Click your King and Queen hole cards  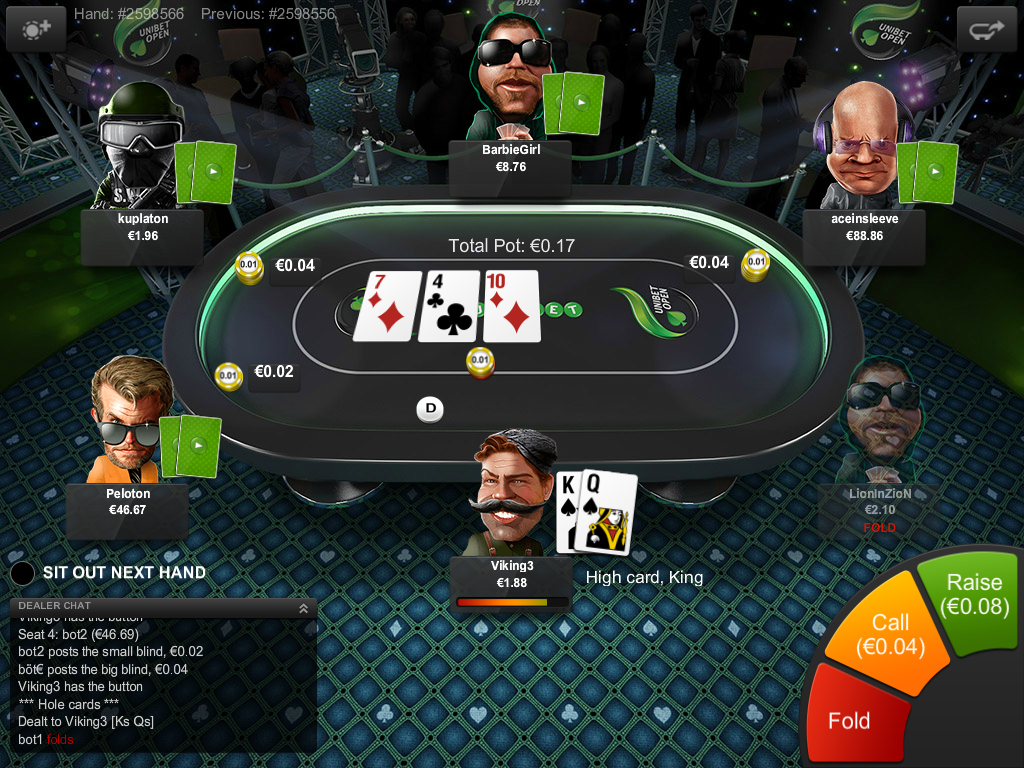[x=597, y=512]
